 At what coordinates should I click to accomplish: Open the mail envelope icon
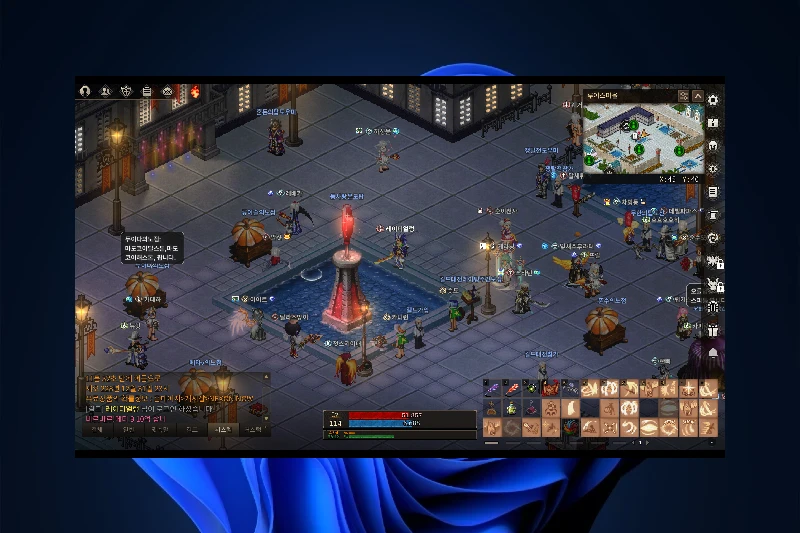coord(168,91)
